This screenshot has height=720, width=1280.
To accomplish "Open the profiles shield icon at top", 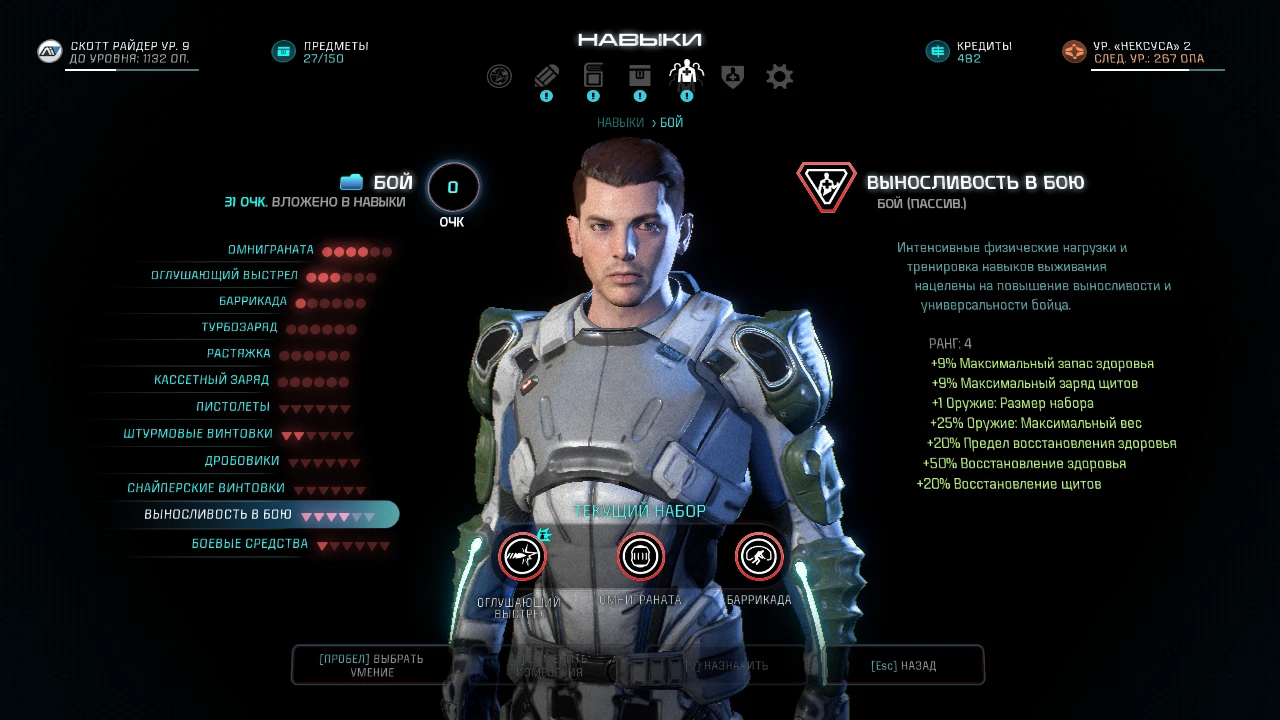I will tap(732, 76).
